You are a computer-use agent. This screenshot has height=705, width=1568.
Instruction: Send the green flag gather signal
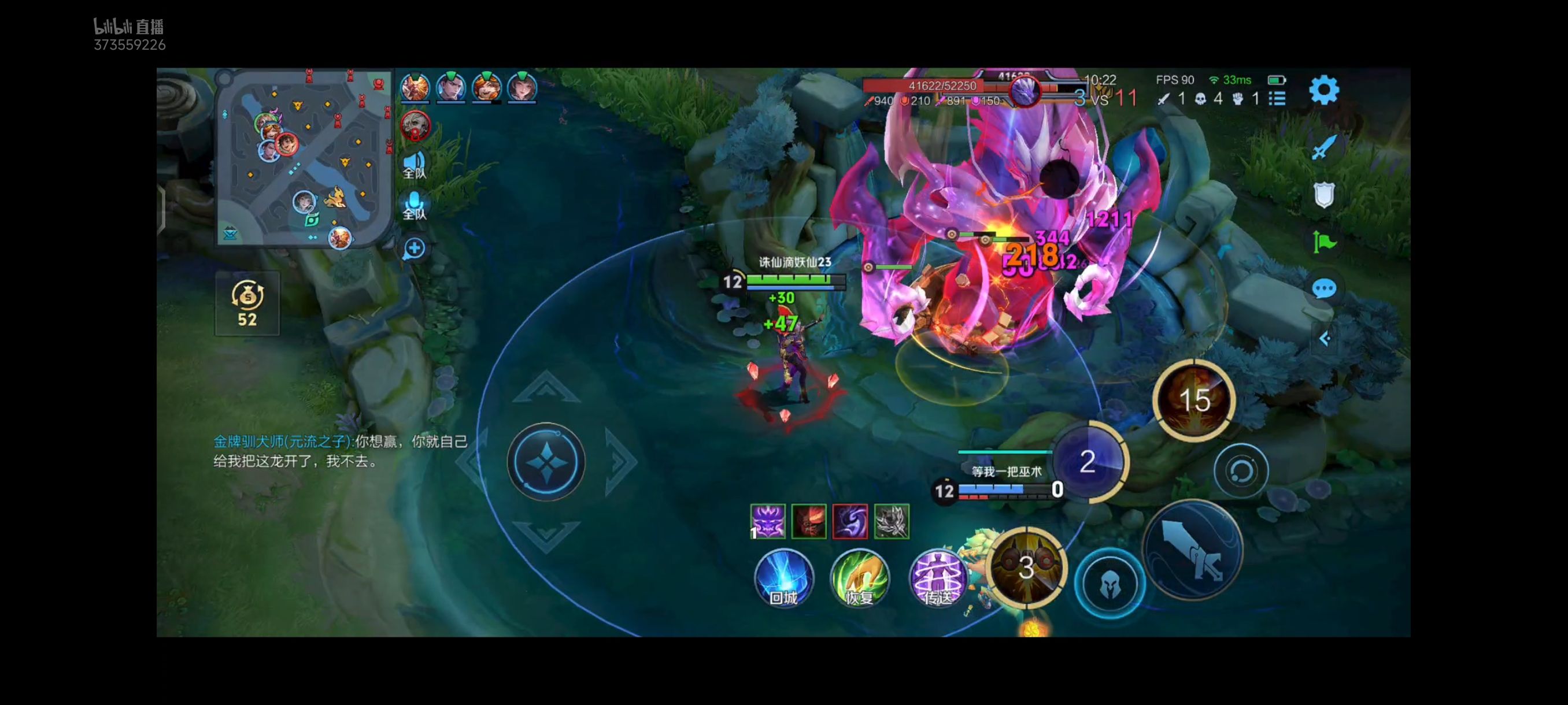(x=1324, y=242)
